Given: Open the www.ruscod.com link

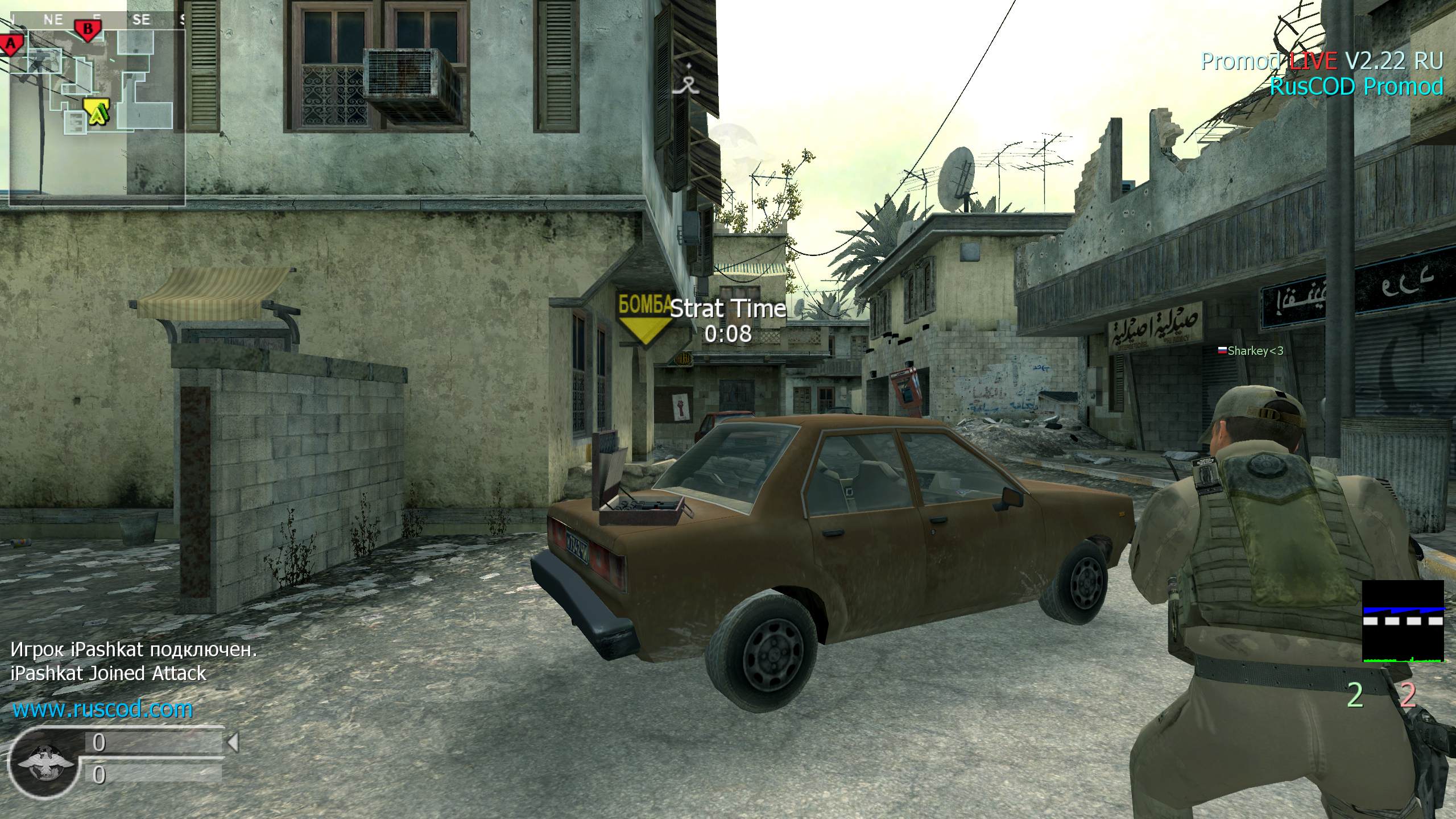Looking at the screenshot, I should tap(102, 709).
